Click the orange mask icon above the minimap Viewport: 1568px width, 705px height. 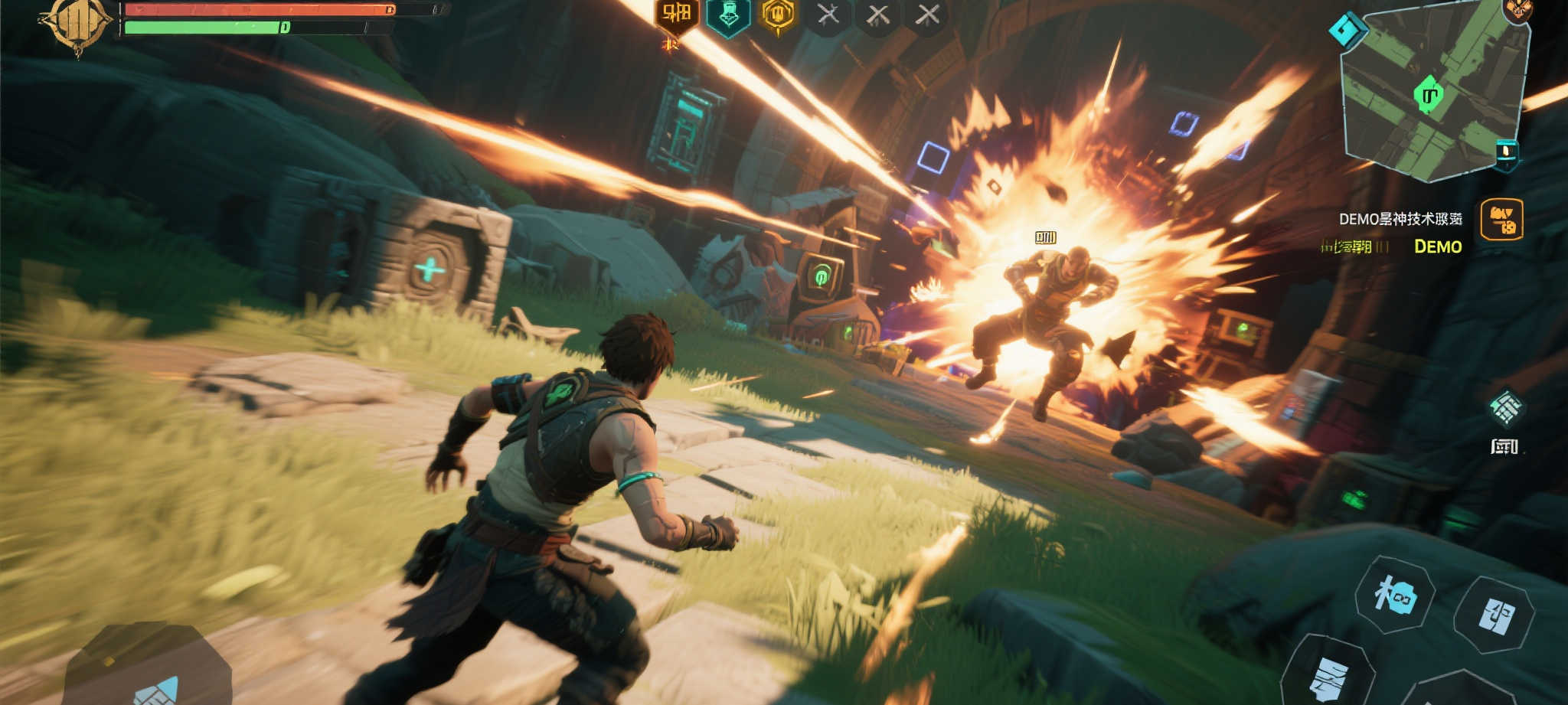tap(1516, 10)
